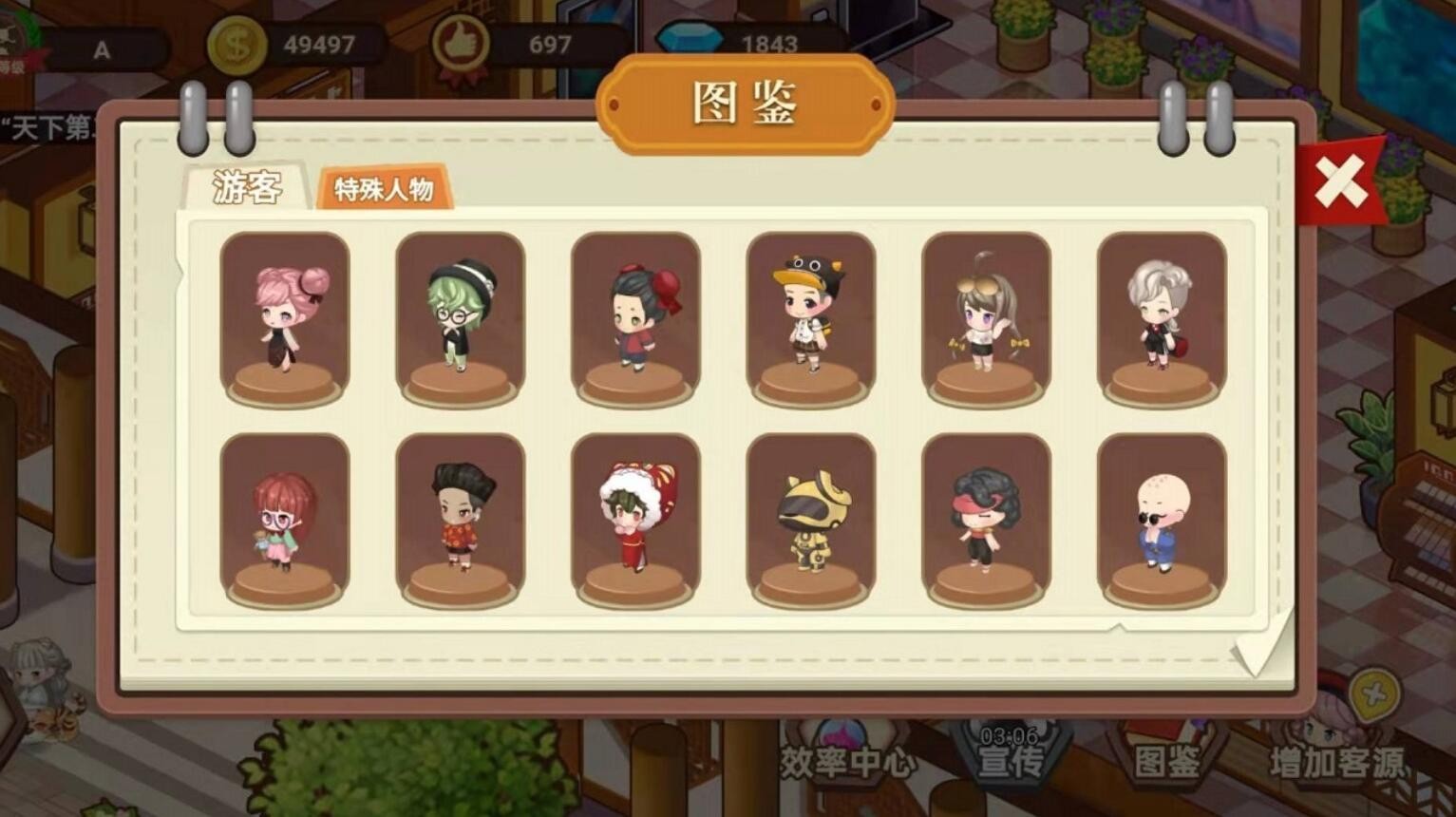1456x817 pixels.
Task: Switch to the 特殊人物 tab
Action: 385,189
